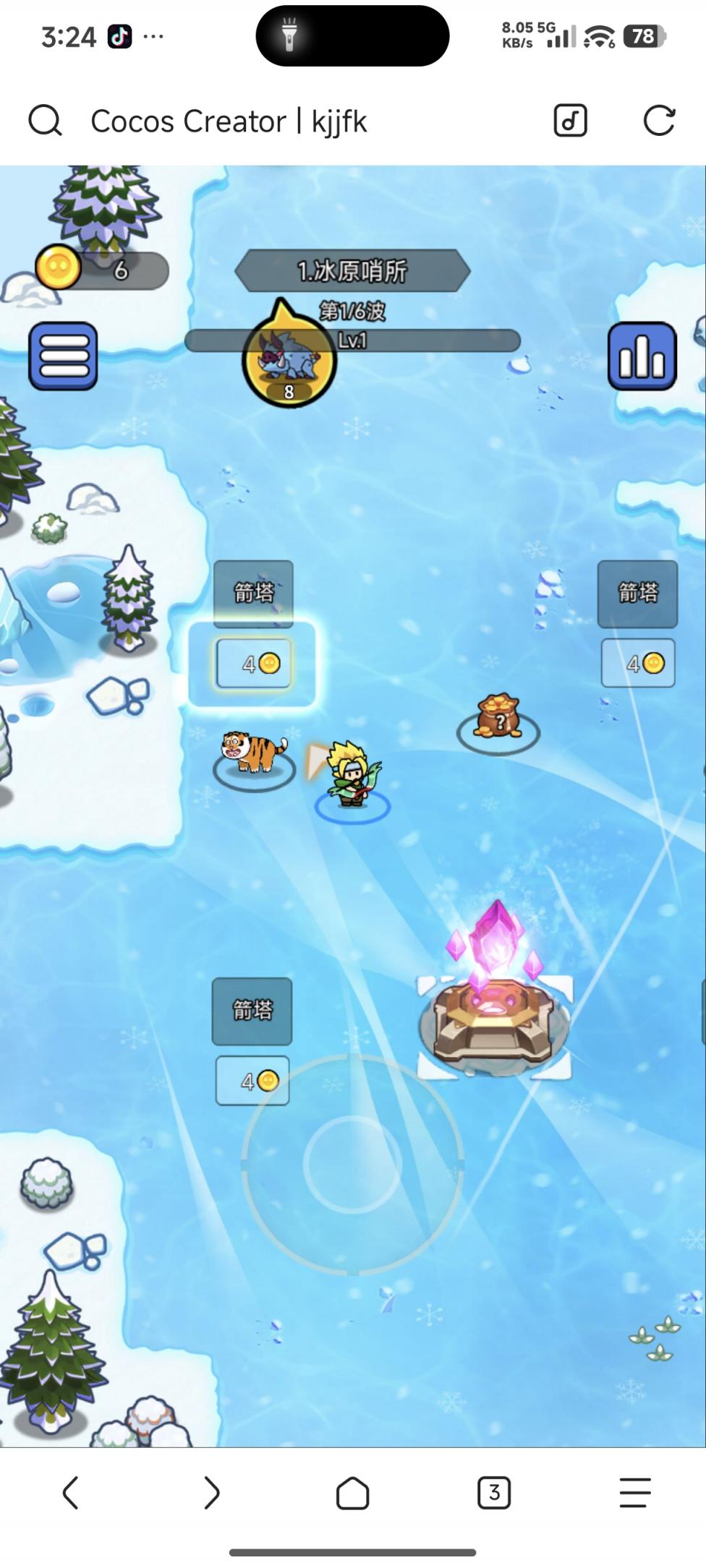Buy the glowing highlighted arrow tower slot
The image size is (706, 1568).
[253, 663]
